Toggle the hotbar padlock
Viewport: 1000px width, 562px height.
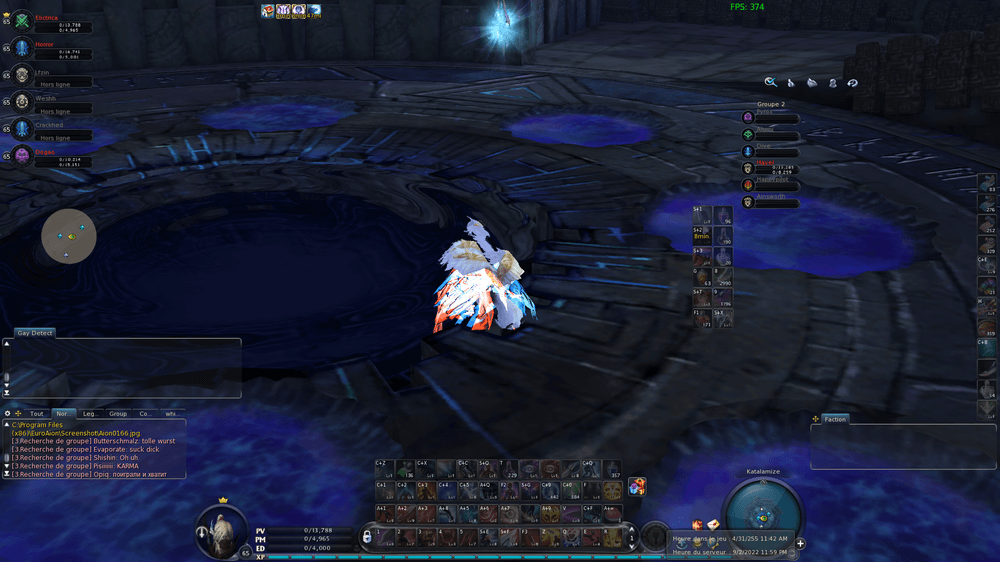pyautogui.click(x=367, y=538)
